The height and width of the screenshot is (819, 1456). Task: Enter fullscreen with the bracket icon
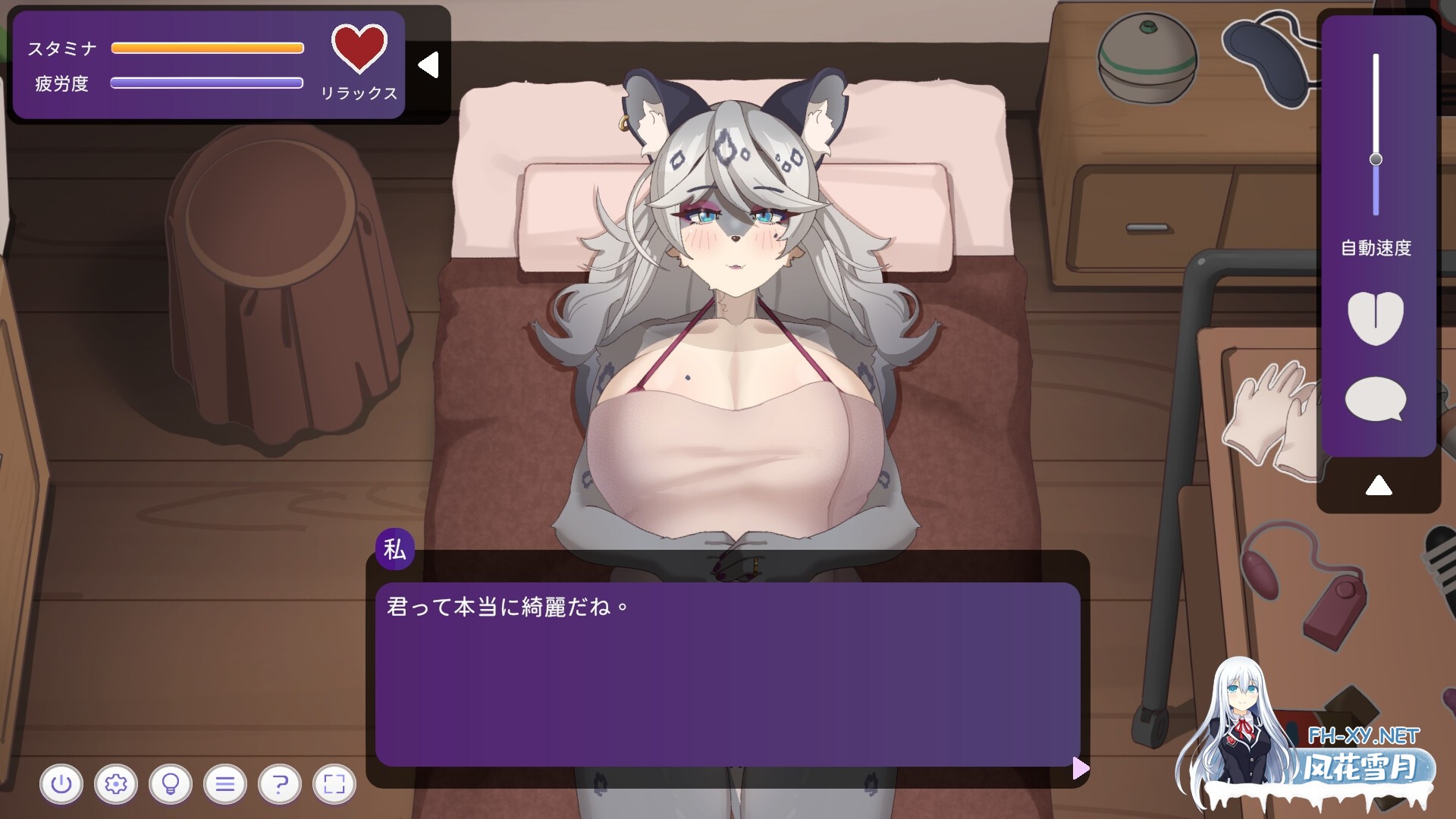click(x=333, y=785)
